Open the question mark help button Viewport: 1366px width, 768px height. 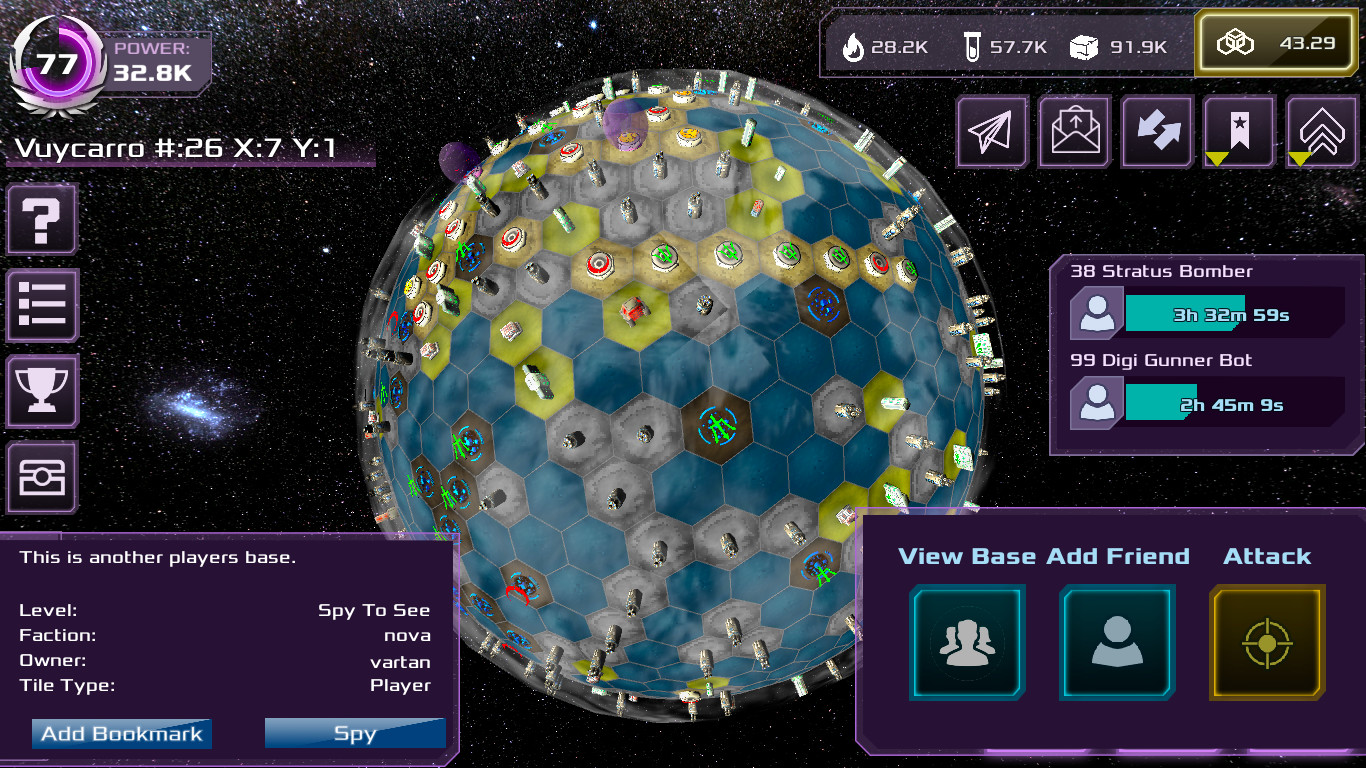[42, 219]
